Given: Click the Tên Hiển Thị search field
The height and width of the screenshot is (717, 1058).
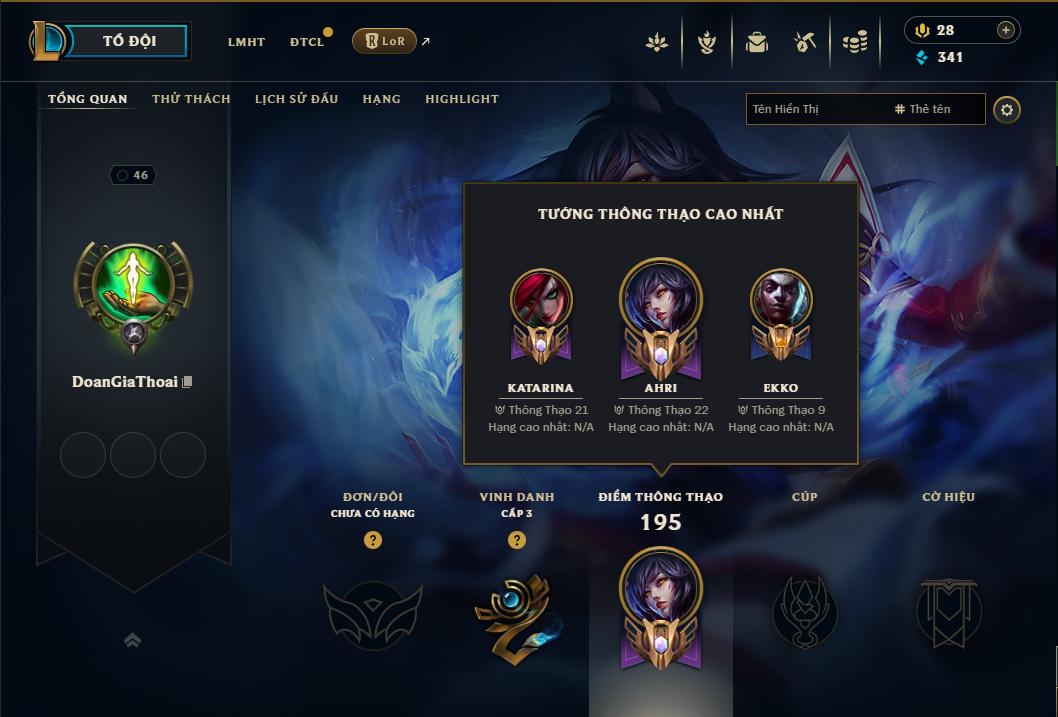Looking at the screenshot, I should click(815, 109).
